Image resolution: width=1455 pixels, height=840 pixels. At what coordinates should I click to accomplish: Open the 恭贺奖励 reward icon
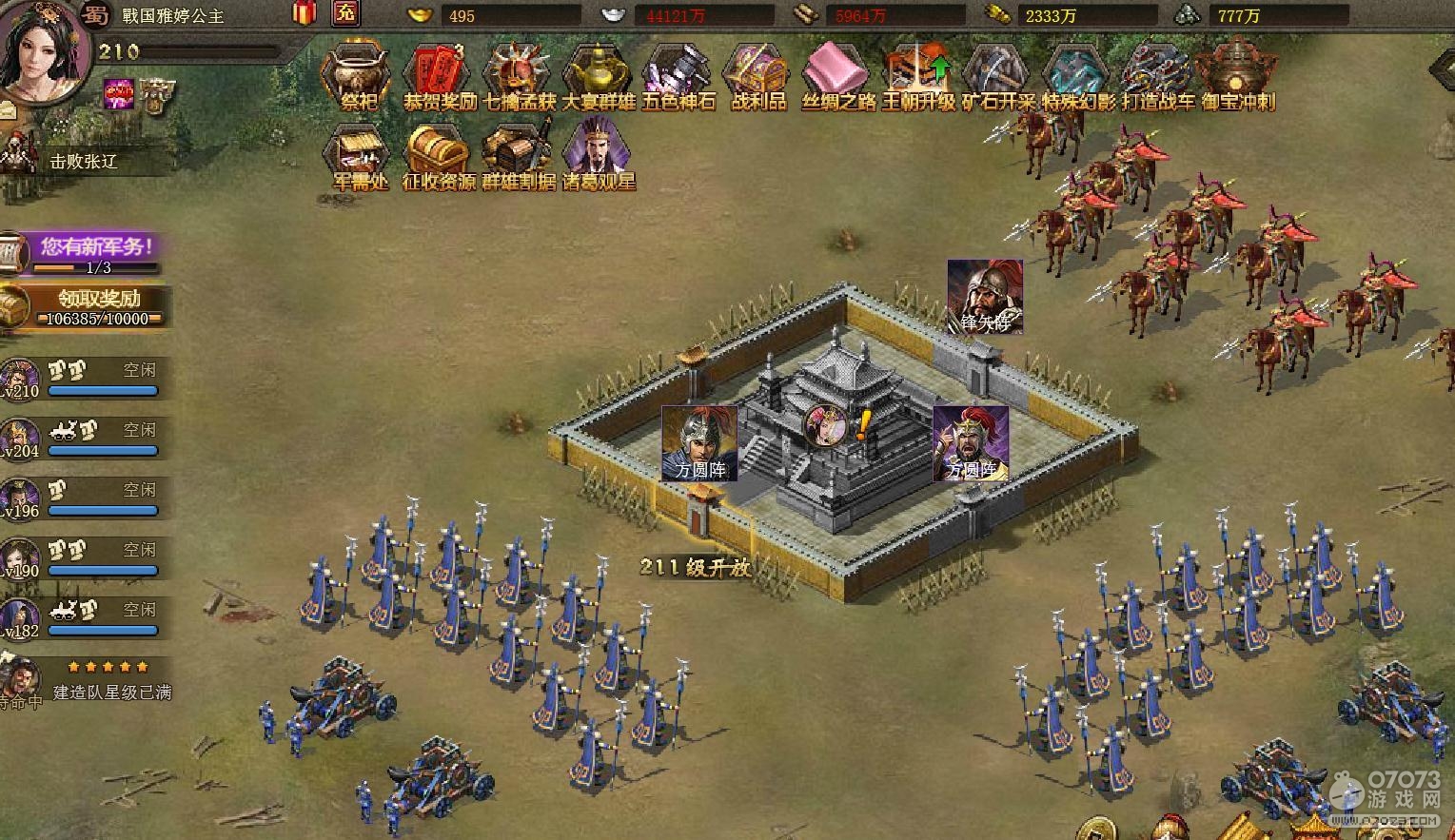coord(439,75)
